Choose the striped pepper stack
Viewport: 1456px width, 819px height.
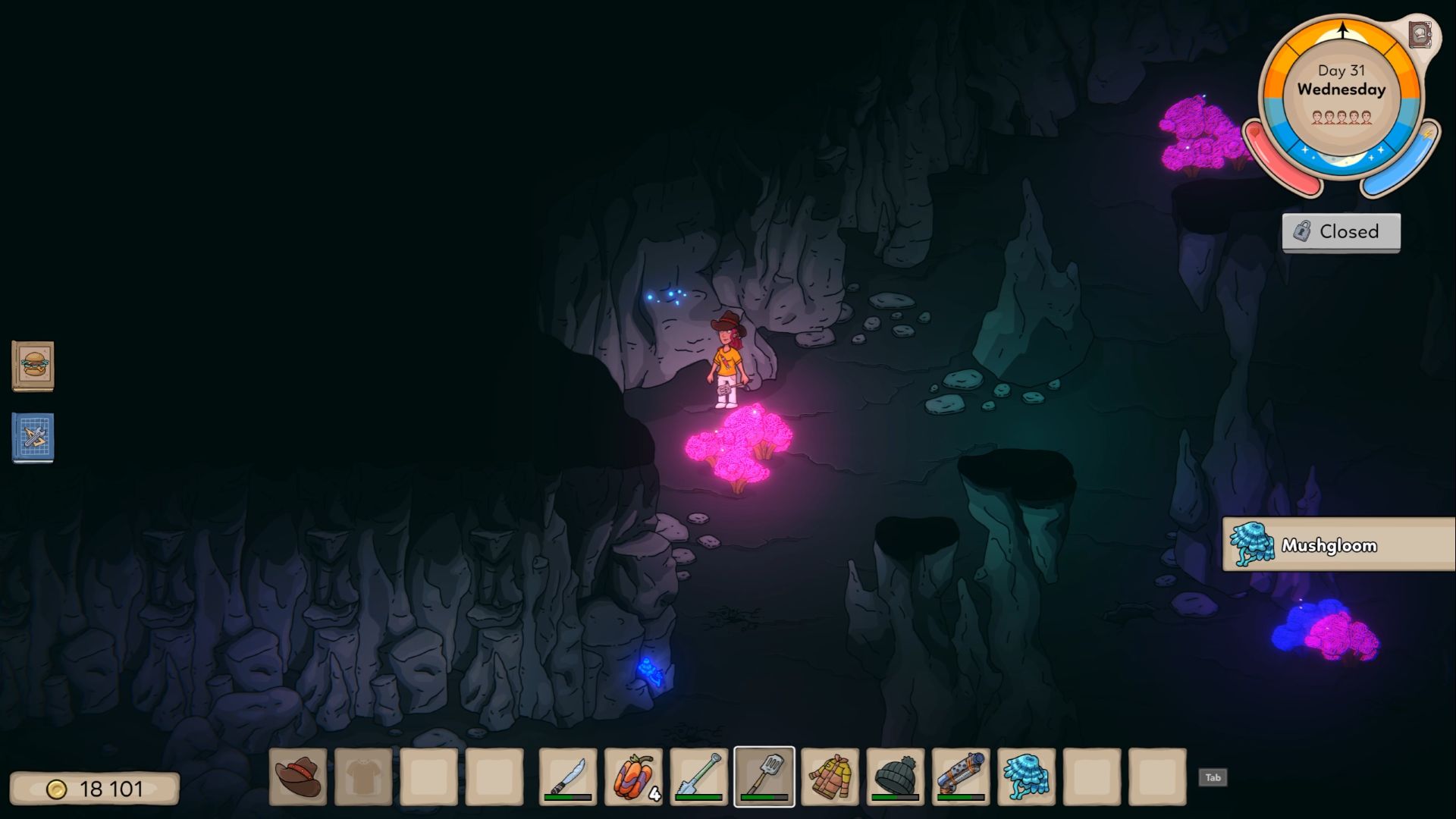pyautogui.click(x=633, y=777)
